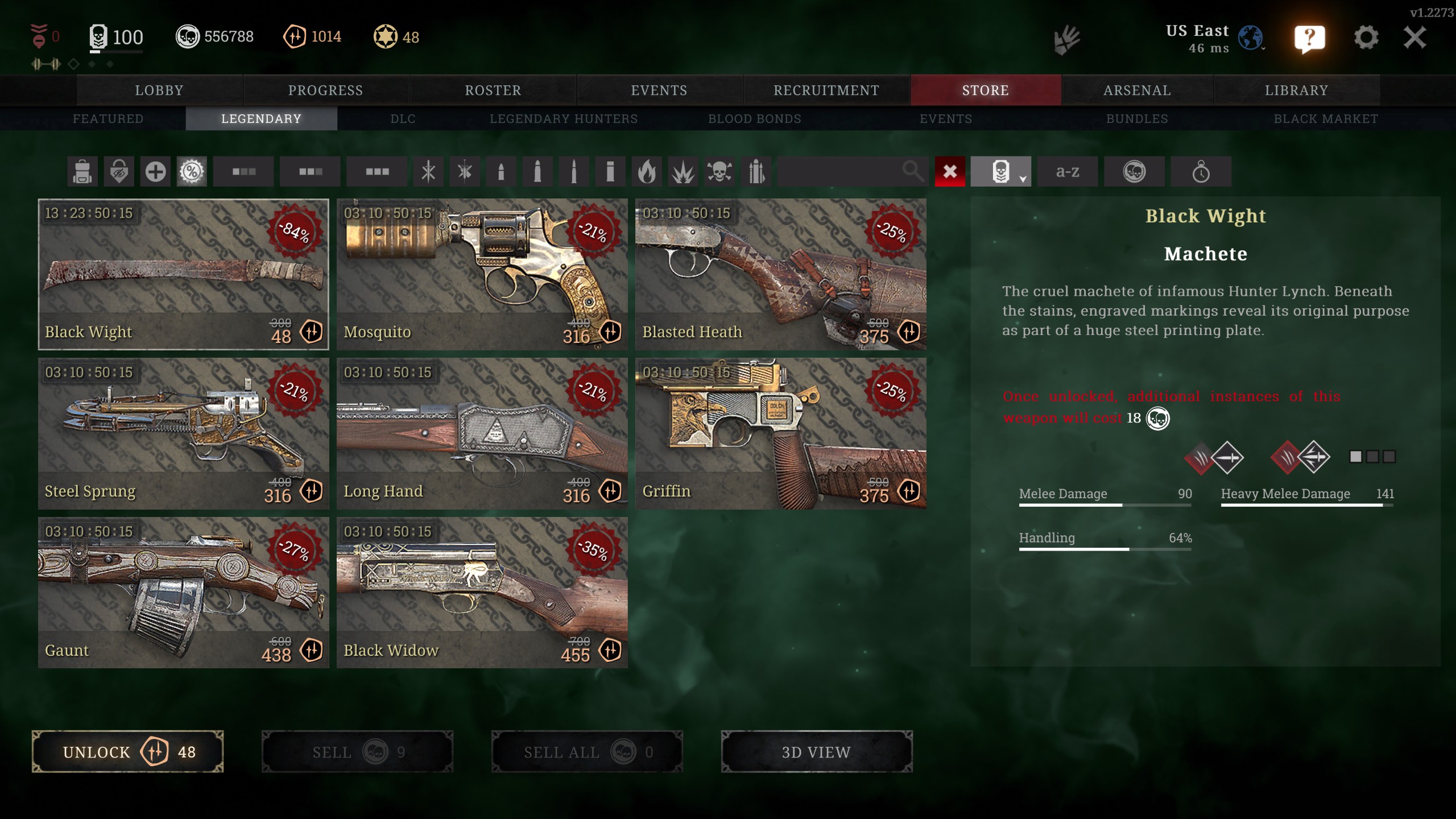Open the Arsenal tab
The image size is (1456, 819).
(1137, 90)
